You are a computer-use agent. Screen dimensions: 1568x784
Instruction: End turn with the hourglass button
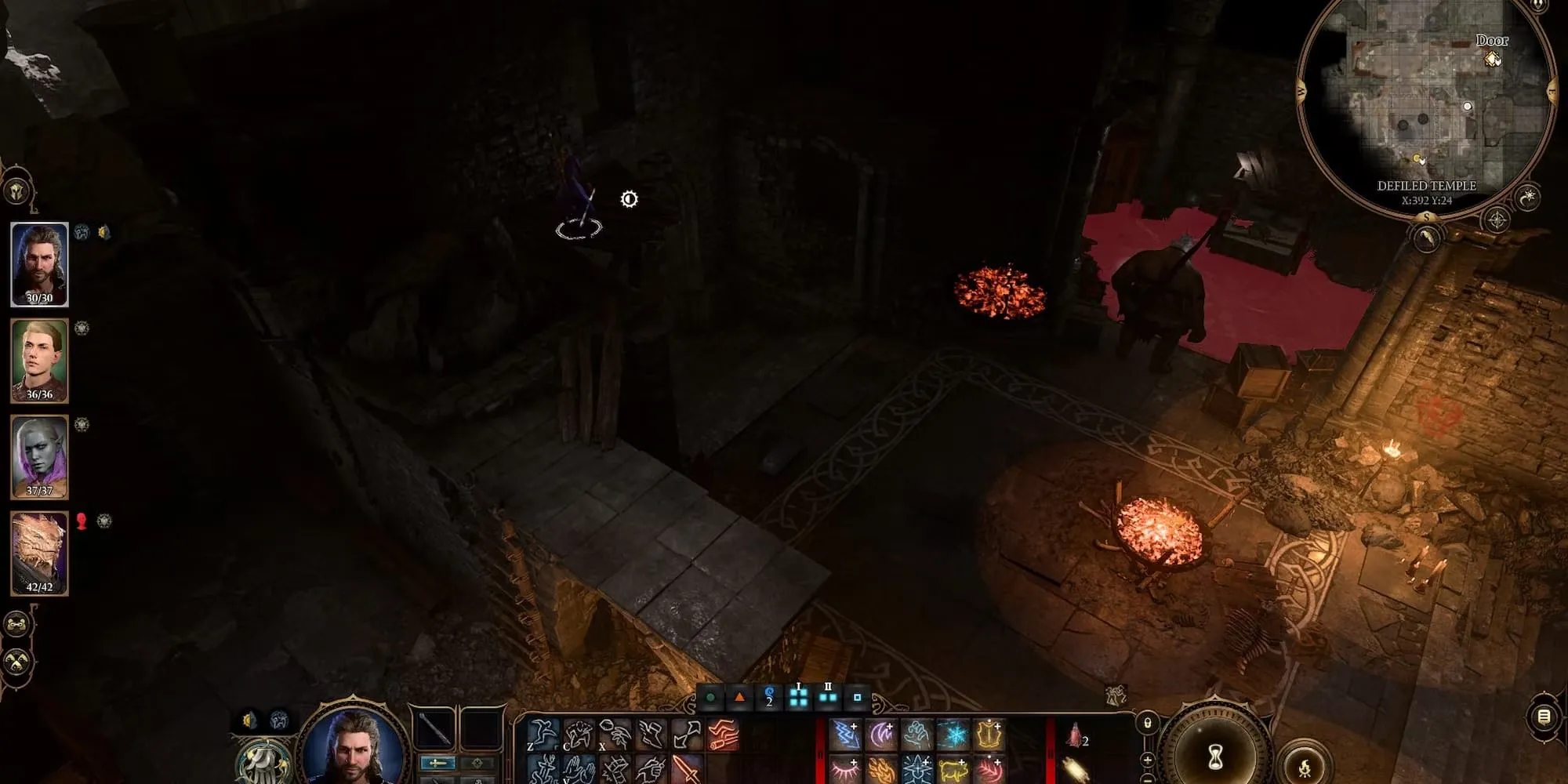coord(1214,757)
